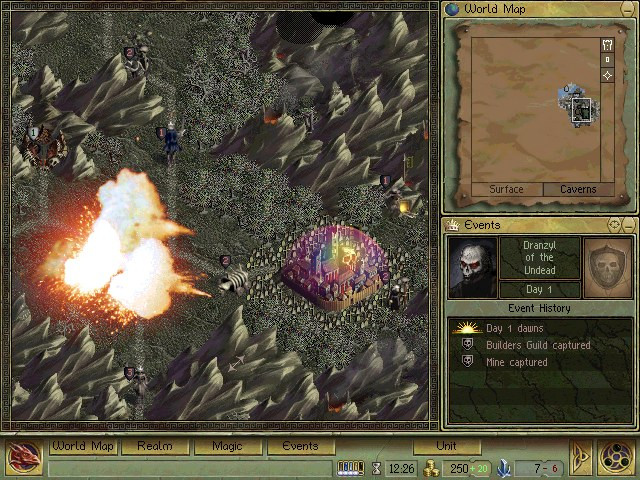The height and width of the screenshot is (480, 640).
Task: Switch world map to Caverns level
Action: point(578,189)
